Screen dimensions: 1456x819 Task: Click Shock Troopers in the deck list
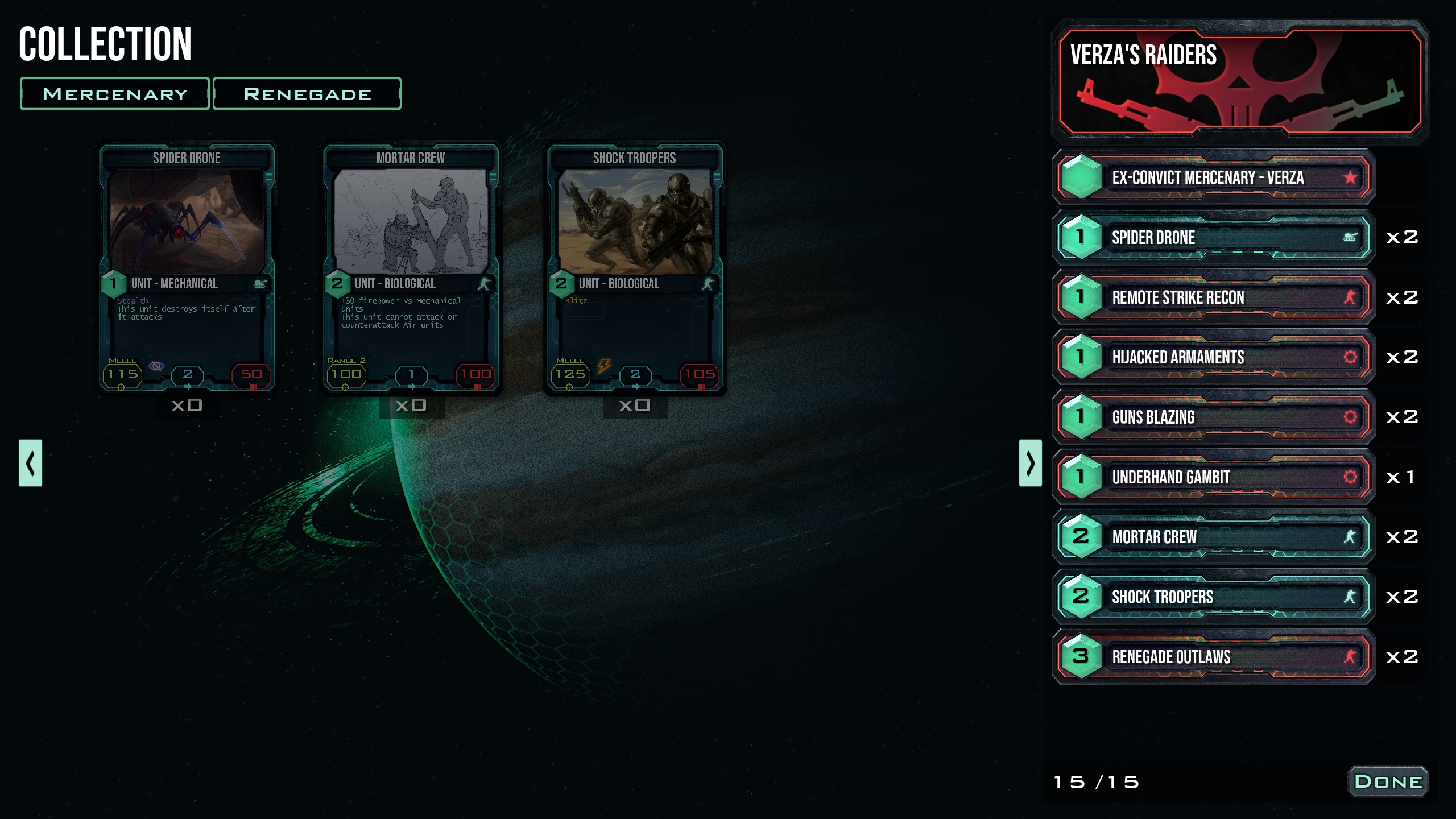[x=1214, y=597]
